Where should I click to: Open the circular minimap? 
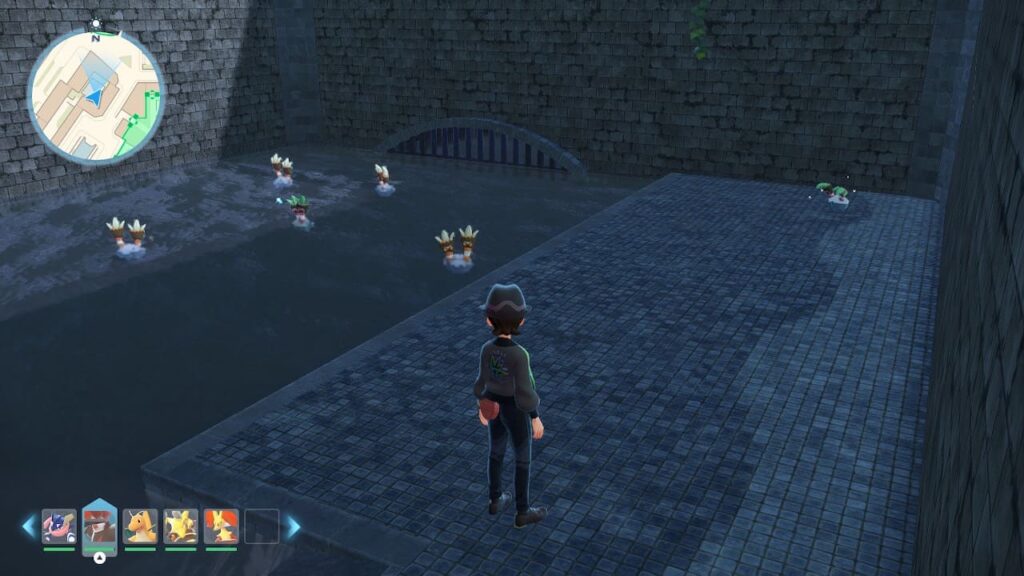point(95,95)
